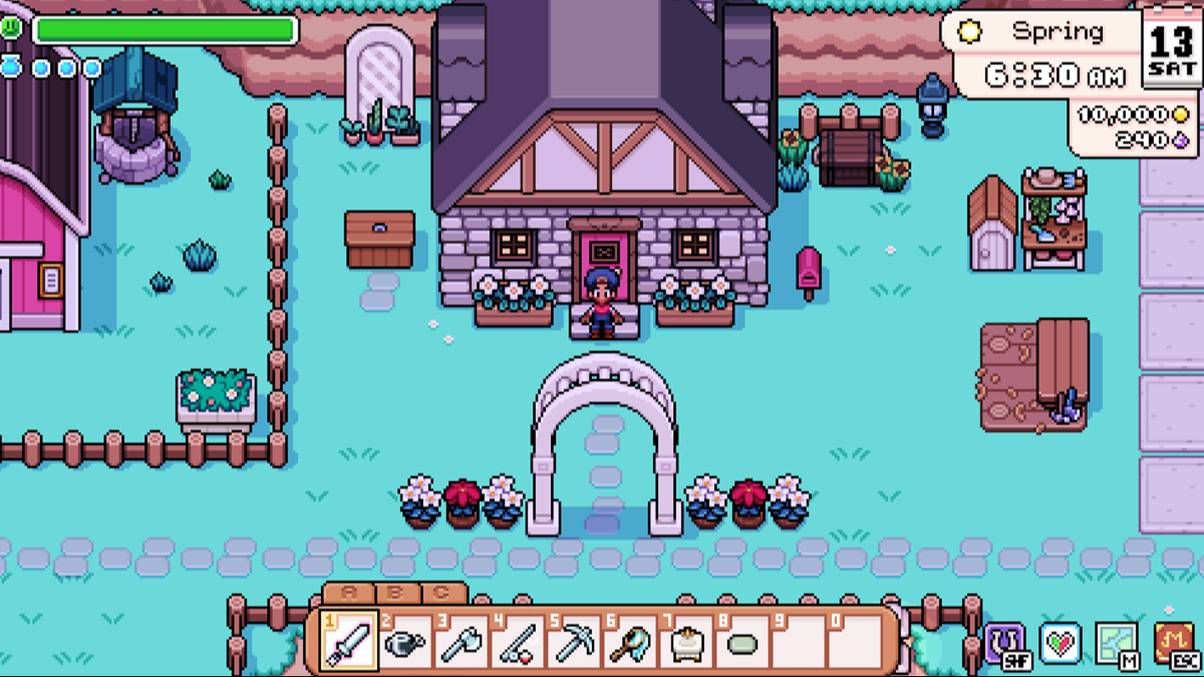Select the white pot item in slot 7

(x=686, y=641)
